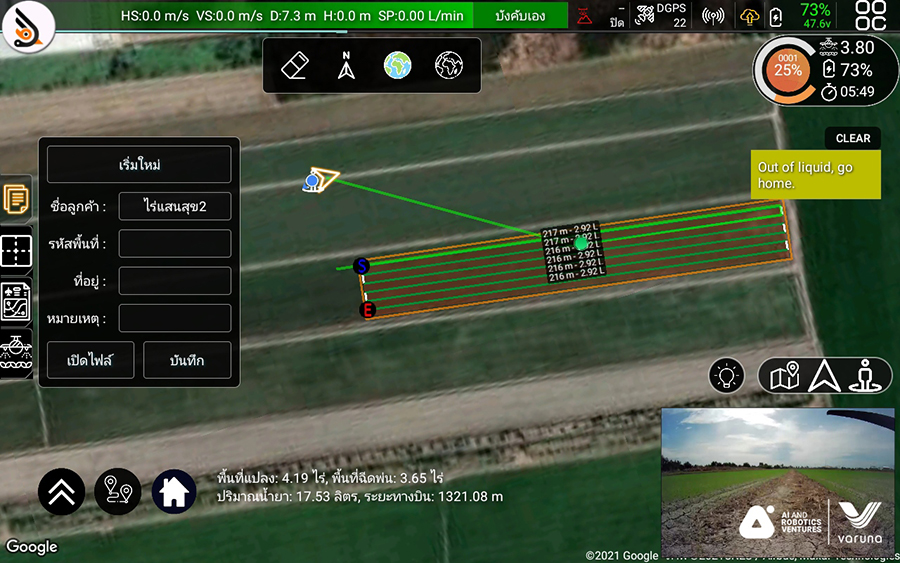The height and width of the screenshot is (563, 900).
Task: Open a file with เปิดไฟล์
Action: (88, 360)
